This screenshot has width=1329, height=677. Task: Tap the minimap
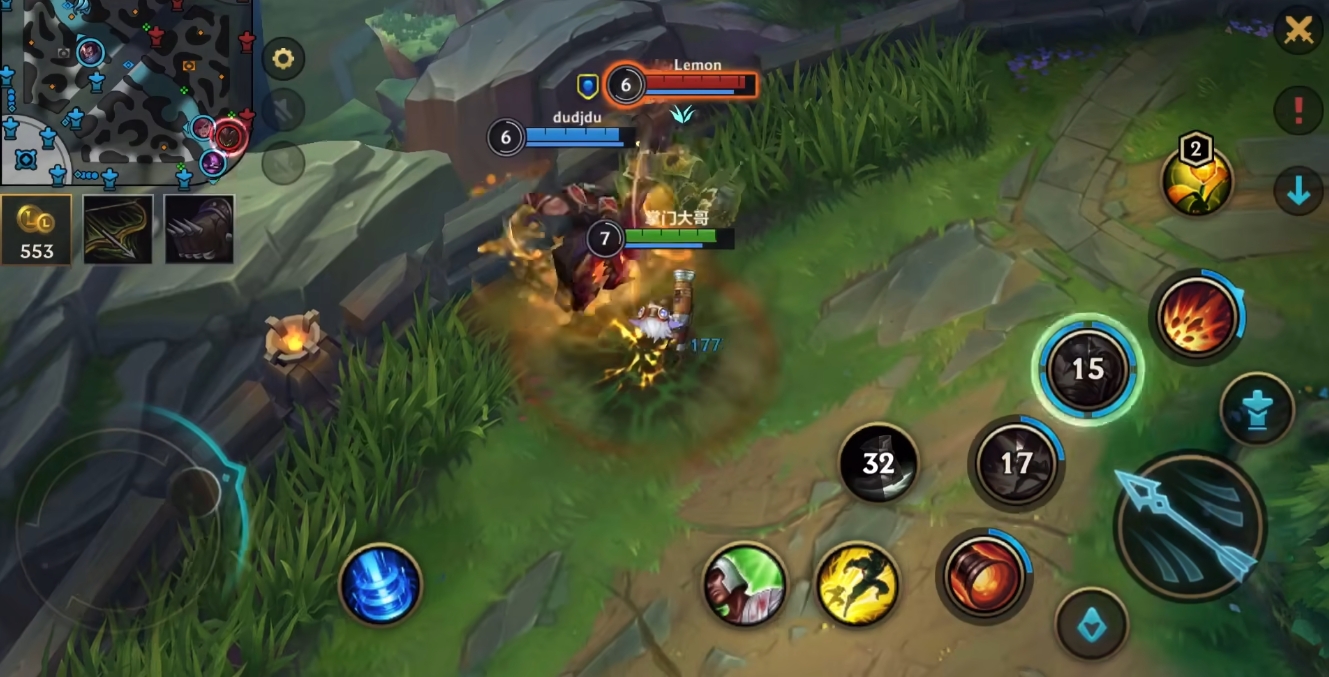[x=125, y=92]
